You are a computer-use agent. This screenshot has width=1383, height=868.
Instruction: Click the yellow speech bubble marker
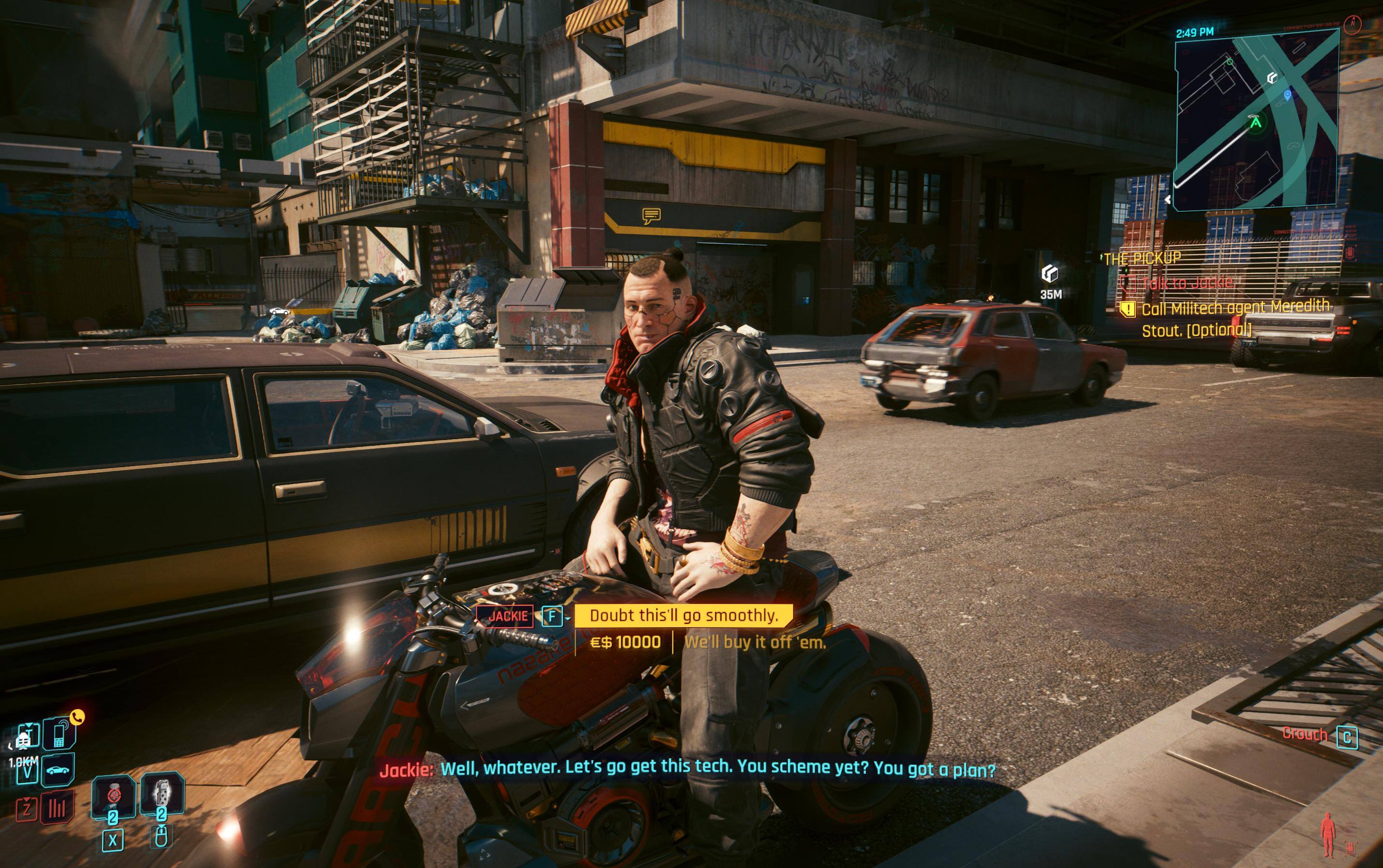tap(651, 216)
